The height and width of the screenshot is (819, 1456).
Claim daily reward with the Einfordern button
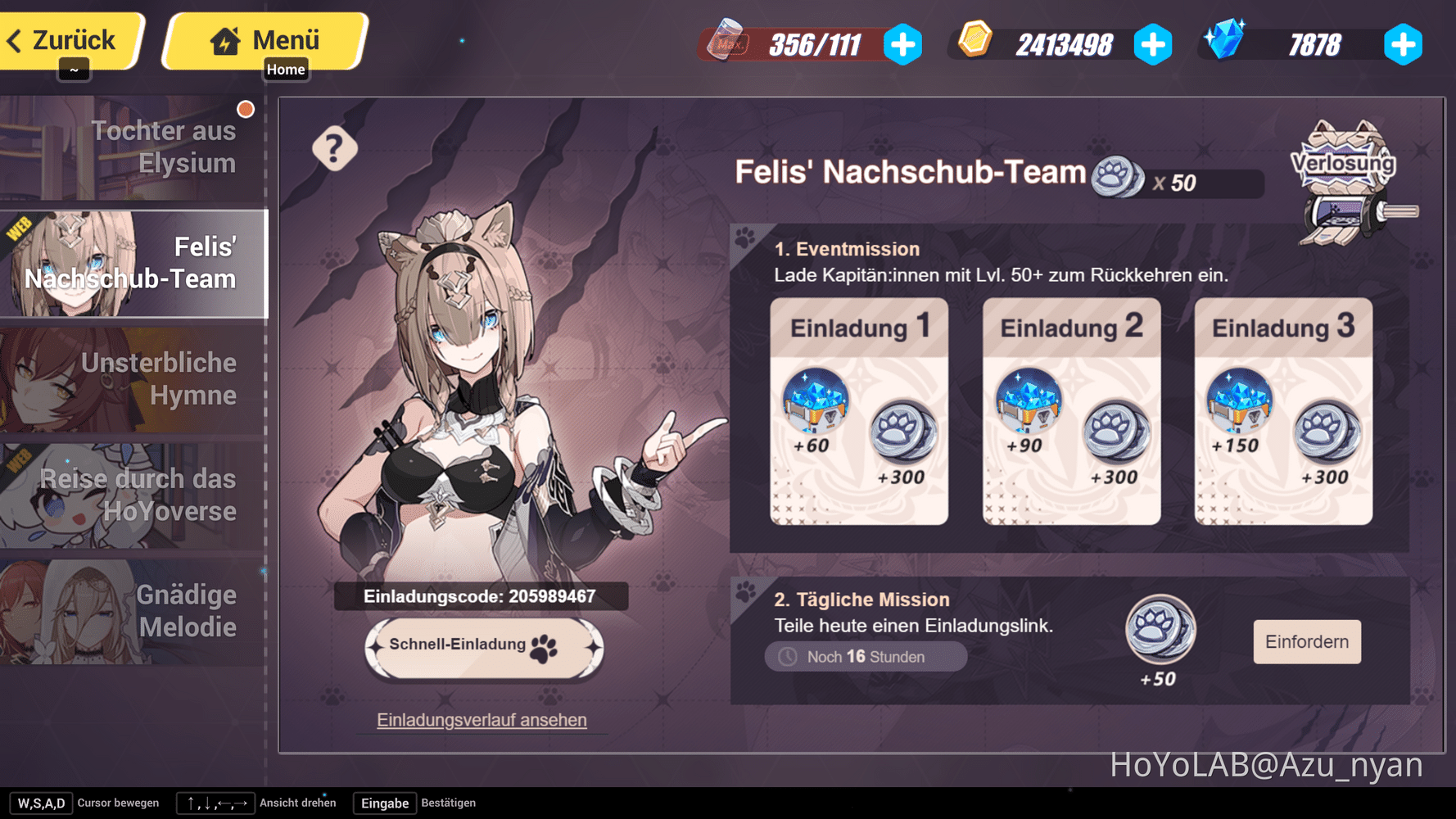pos(1305,642)
